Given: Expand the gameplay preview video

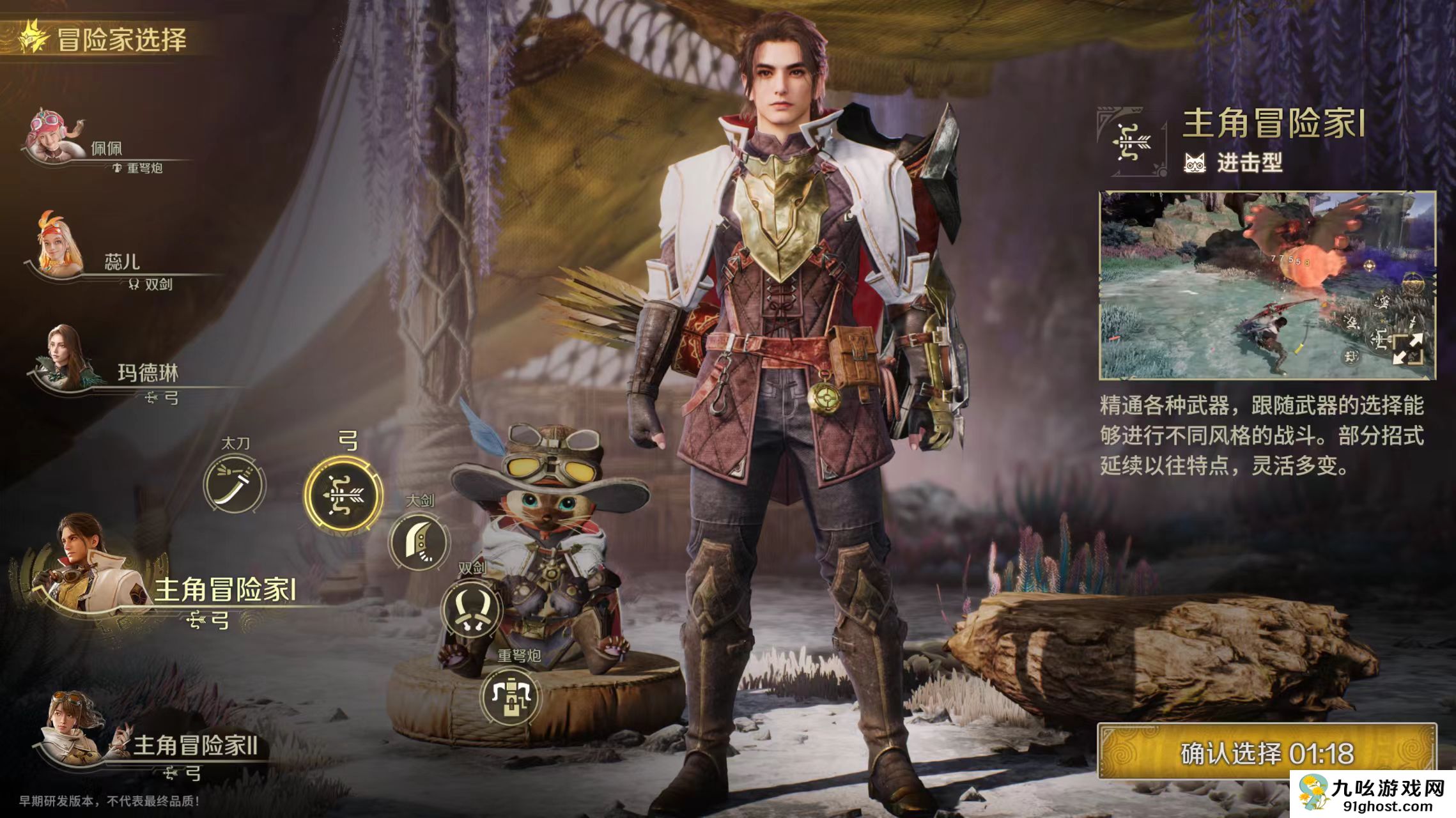Looking at the screenshot, I should (x=1407, y=349).
